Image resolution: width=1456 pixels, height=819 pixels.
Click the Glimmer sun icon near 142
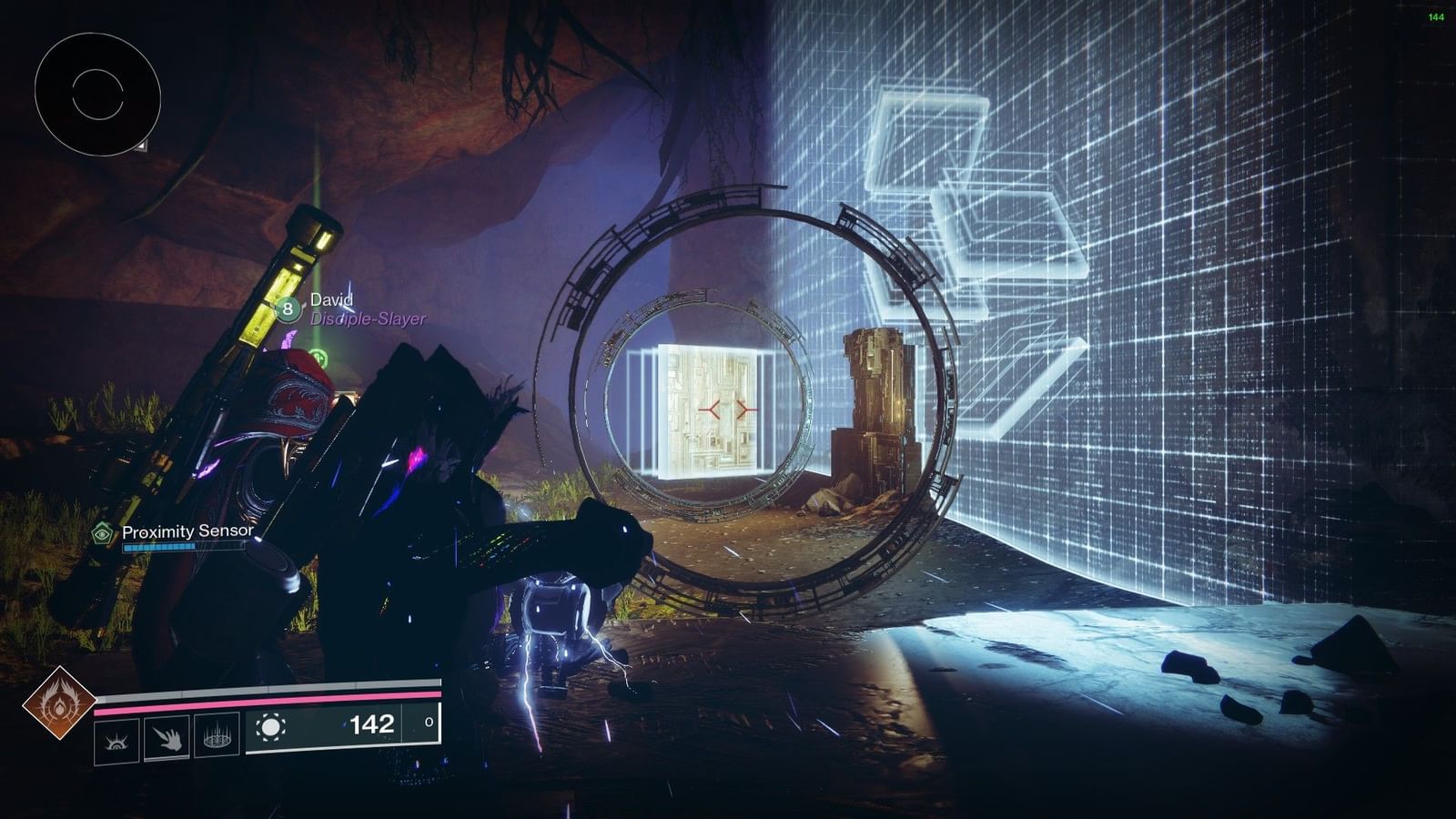click(270, 727)
